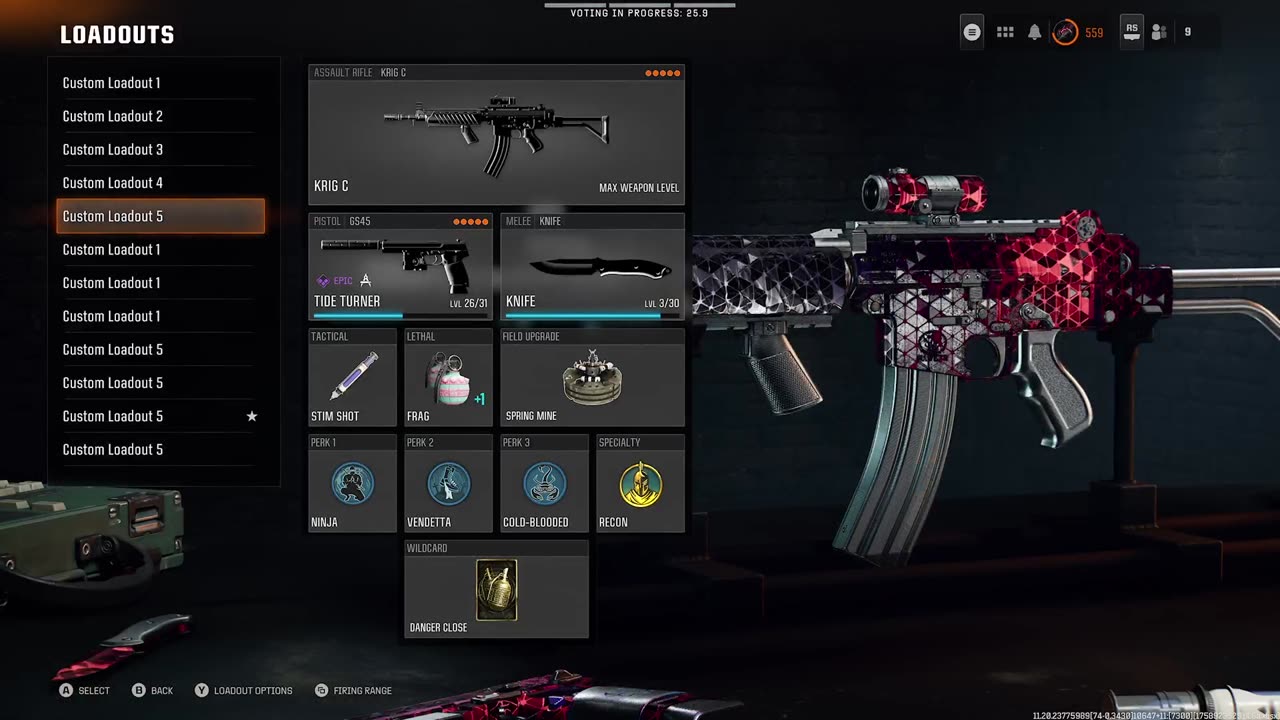Click the Recon specialty icon
The height and width of the screenshot is (720, 1280).
640,484
